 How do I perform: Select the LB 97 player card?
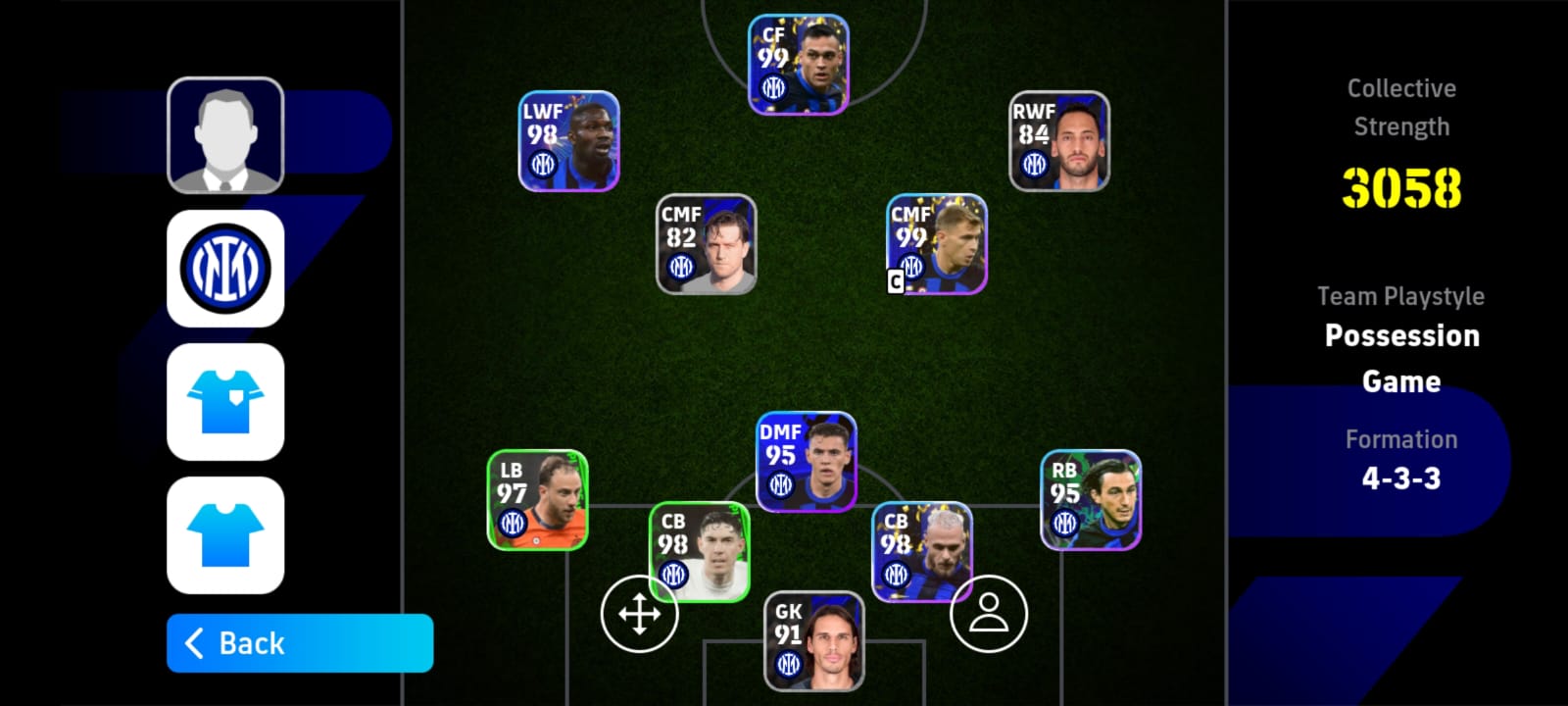pos(537,500)
